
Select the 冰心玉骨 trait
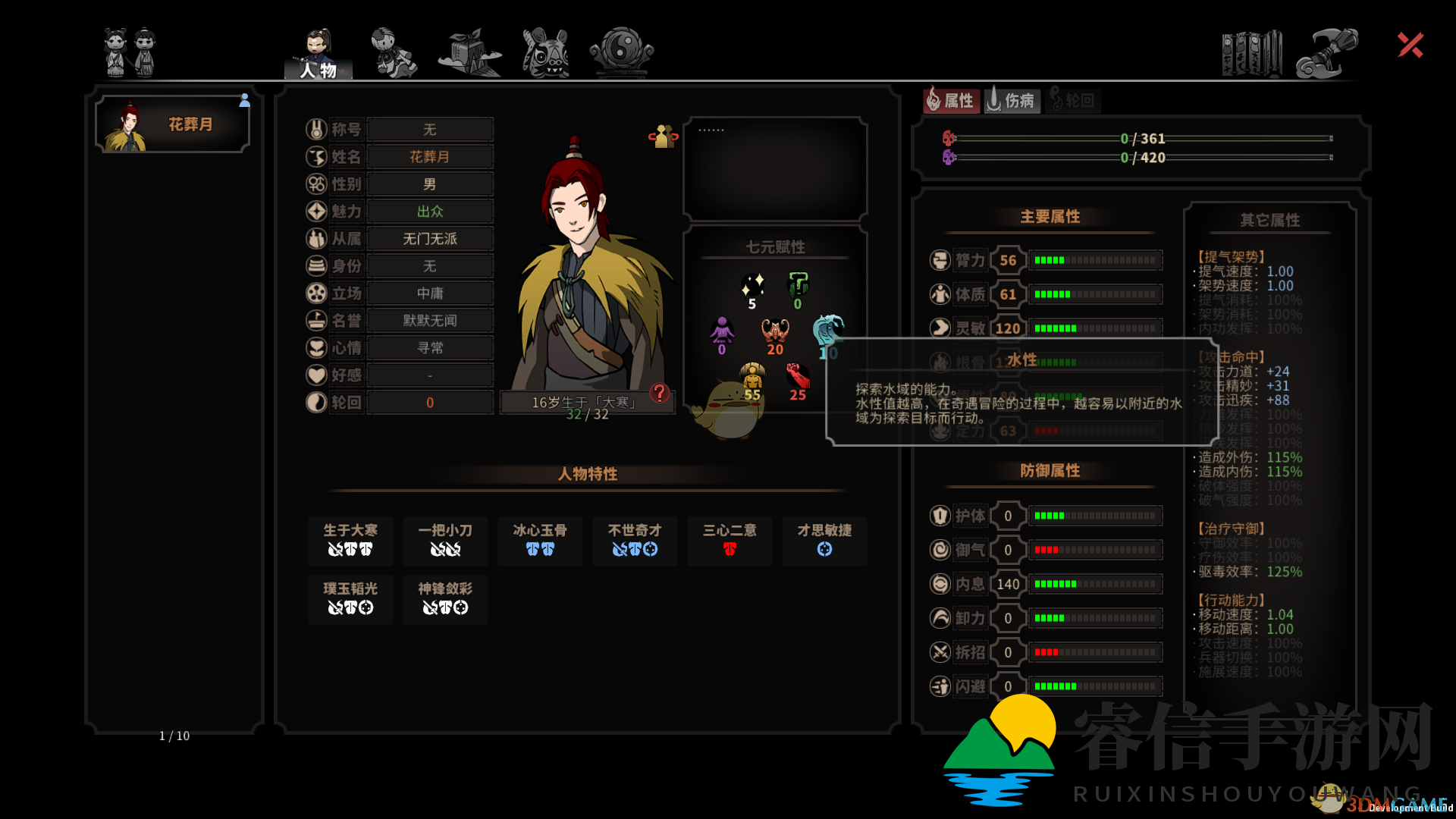click(539, 541)
